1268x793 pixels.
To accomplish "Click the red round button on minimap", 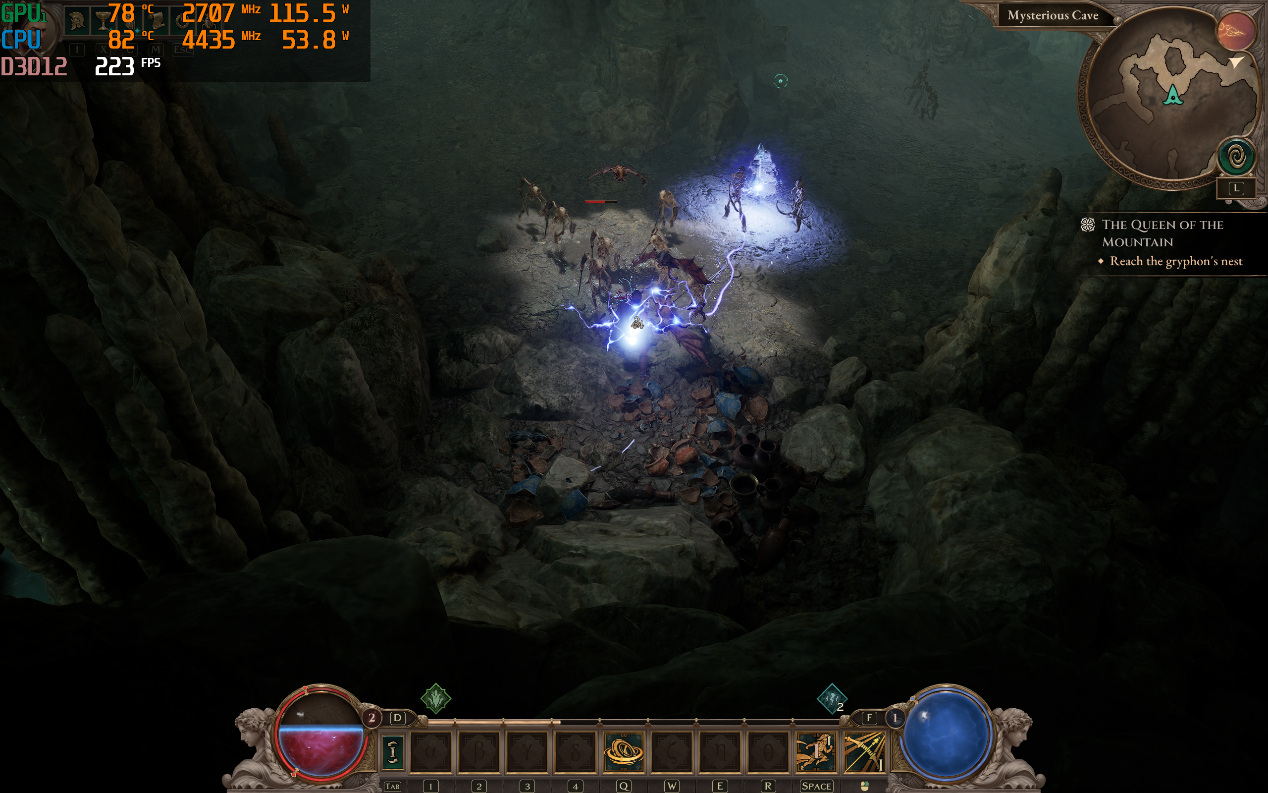I will click(x=1236, y=32).
